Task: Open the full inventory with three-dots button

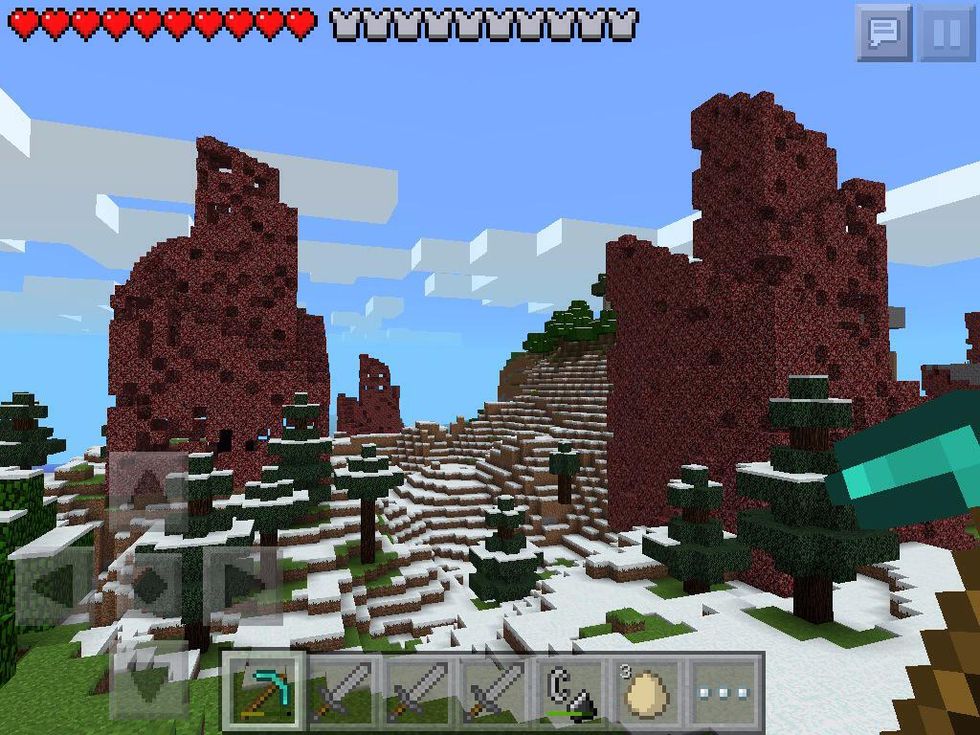Action: click(726, 690)
